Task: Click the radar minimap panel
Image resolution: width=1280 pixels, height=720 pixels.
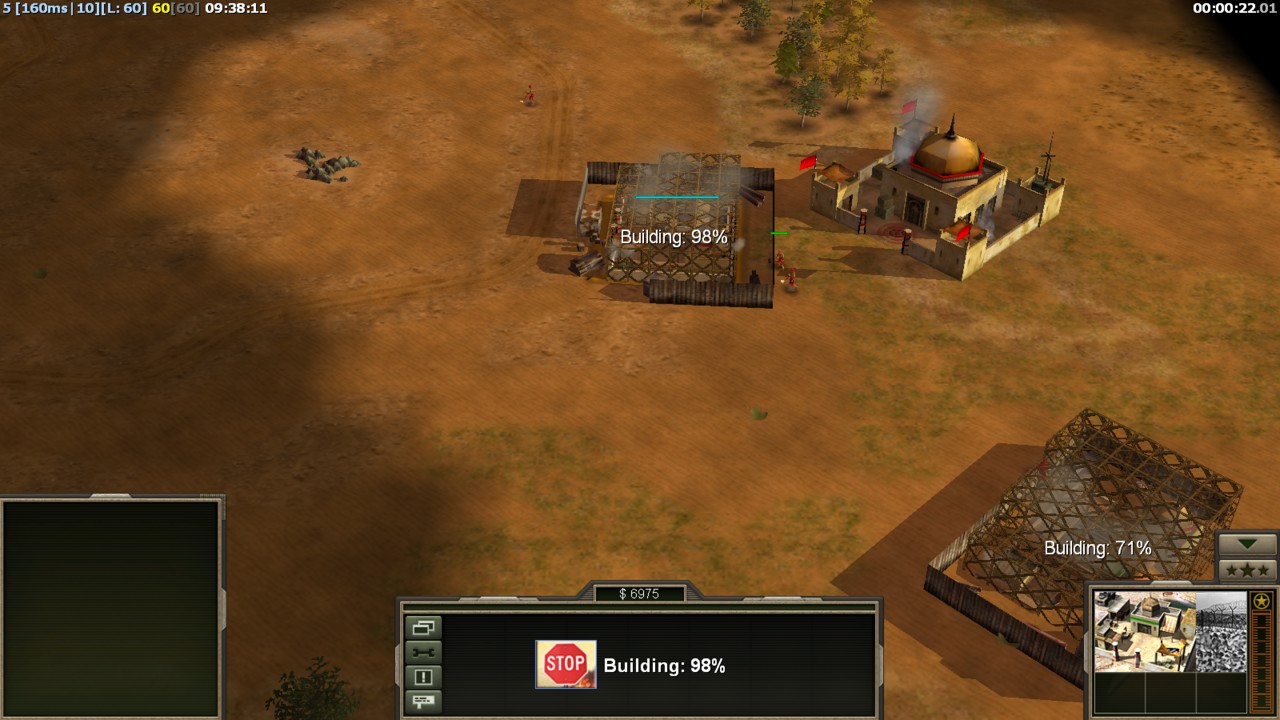Action: pyautogui.click(x=111, y=607)
